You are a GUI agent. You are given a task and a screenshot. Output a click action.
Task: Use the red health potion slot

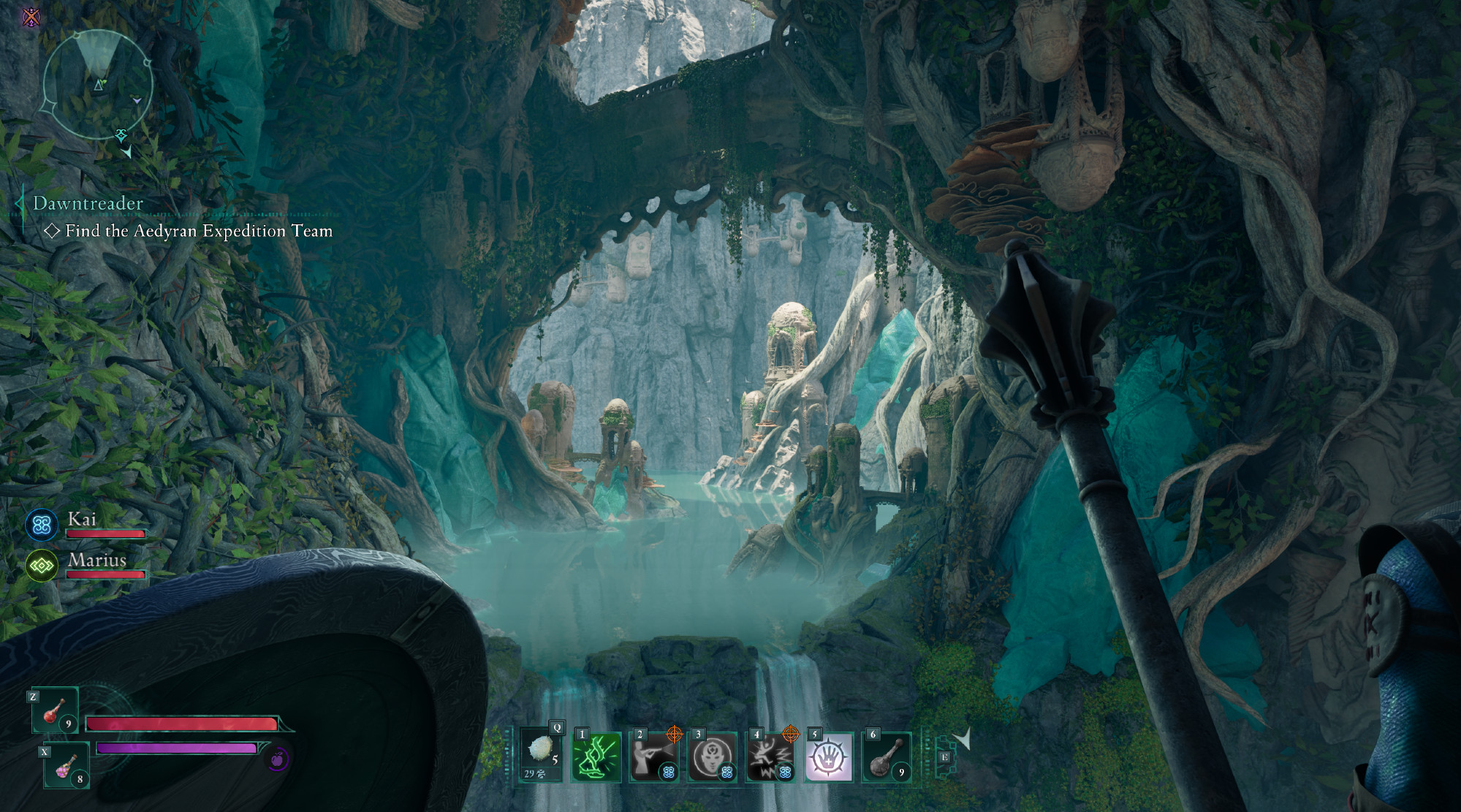click(55, 710)
